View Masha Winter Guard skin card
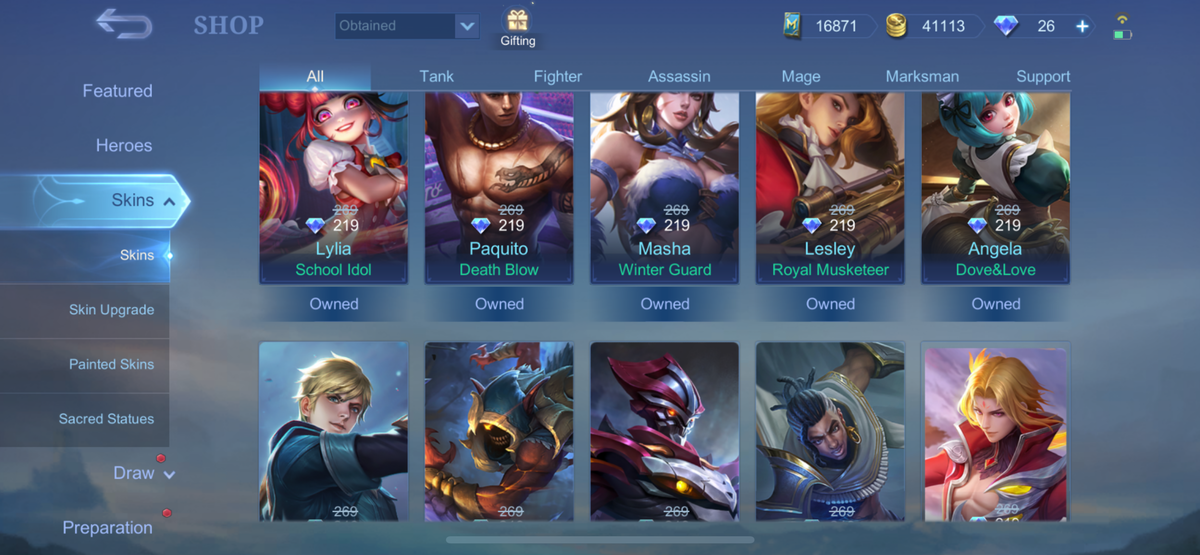The height and width of the screenshot is (555, 1200). tap(665, 188)
